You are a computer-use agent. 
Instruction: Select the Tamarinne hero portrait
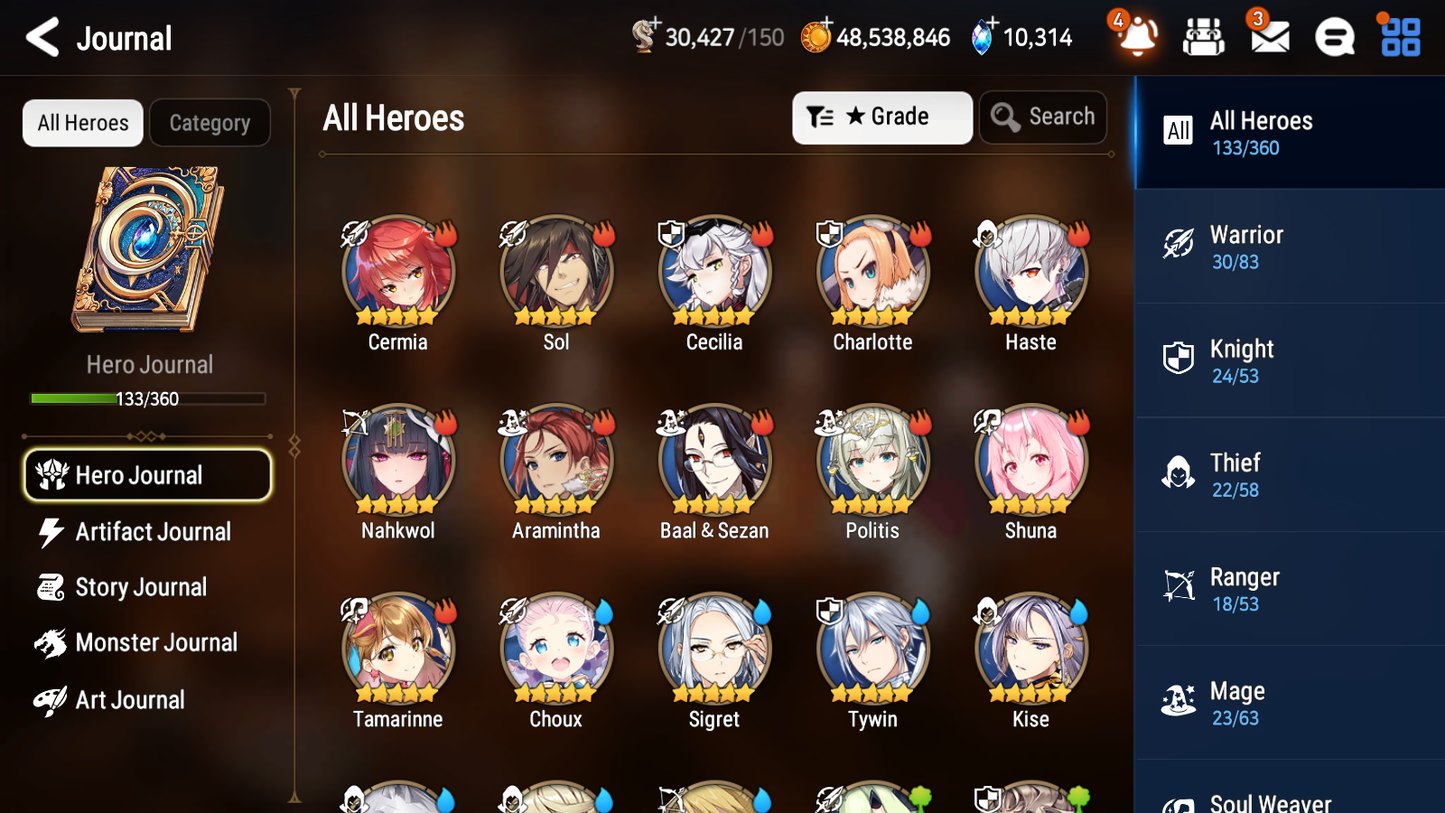click(398, 648)
